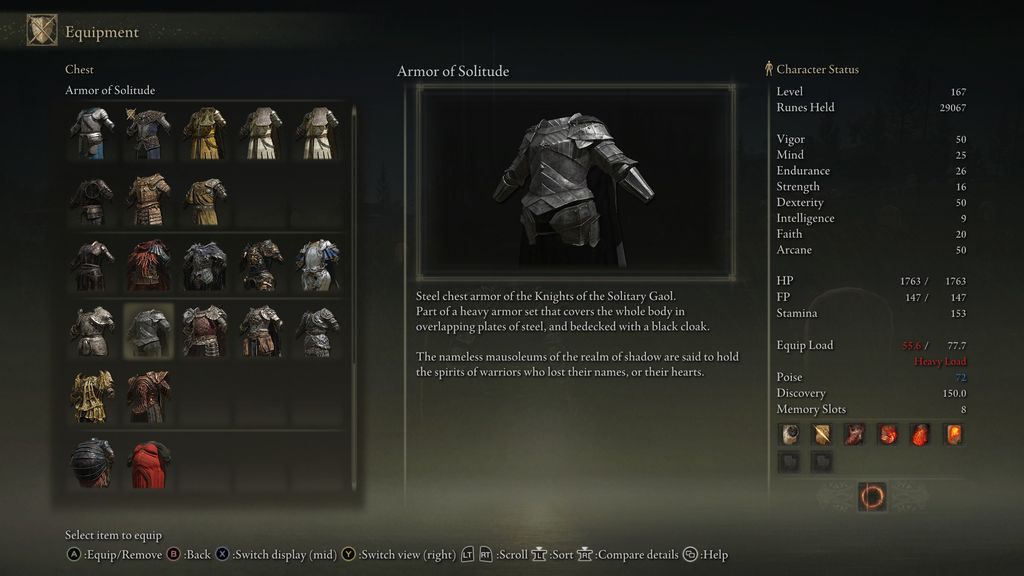Viewport: 1024px width, 576px height.
Task: Select the blue-trimmed armor holding an axe
Action: click(x=148, y=133)
